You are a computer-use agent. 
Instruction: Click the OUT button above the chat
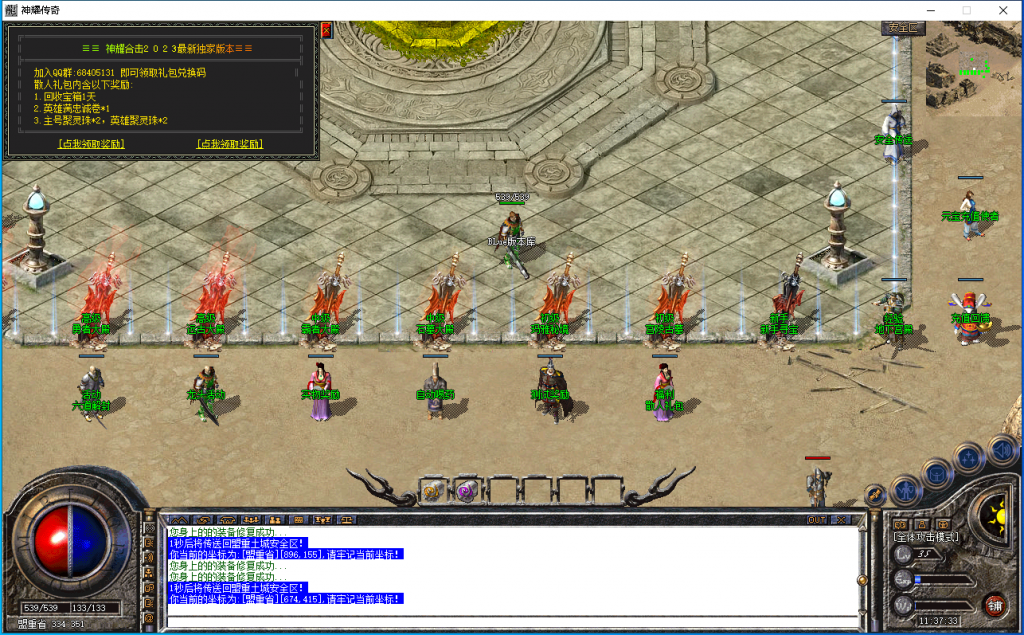pyautogui.click(x=817, y=520)
